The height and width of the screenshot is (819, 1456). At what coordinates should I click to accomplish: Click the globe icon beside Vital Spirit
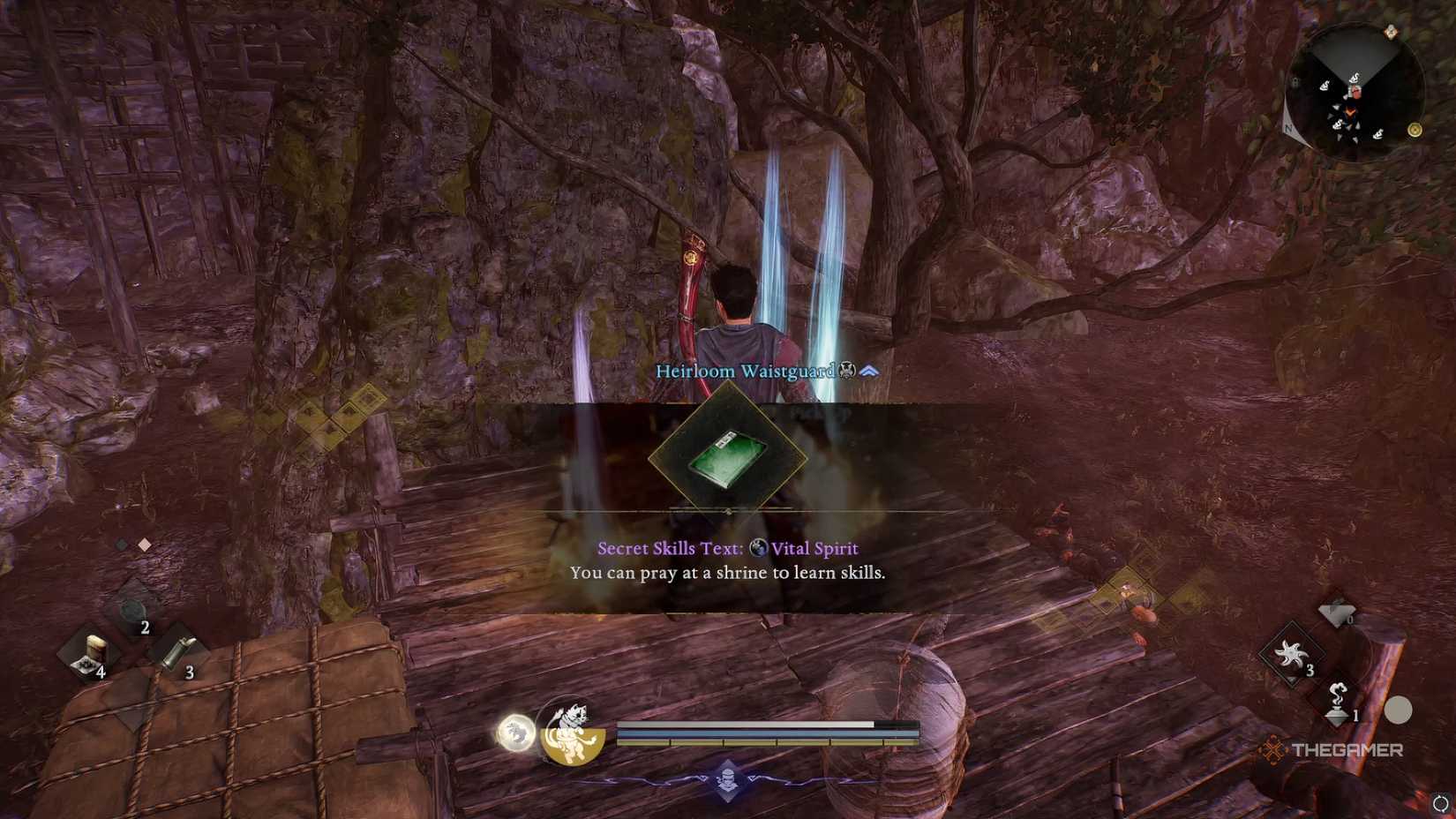(x=756, y=547)
